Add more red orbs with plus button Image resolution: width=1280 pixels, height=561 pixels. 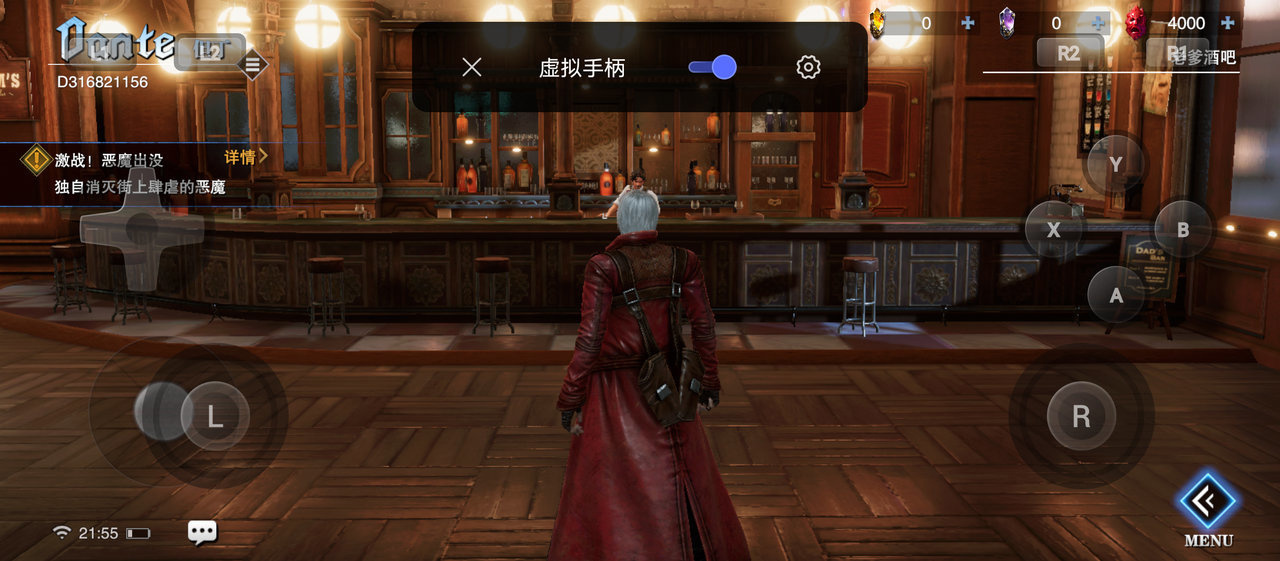1228,23
